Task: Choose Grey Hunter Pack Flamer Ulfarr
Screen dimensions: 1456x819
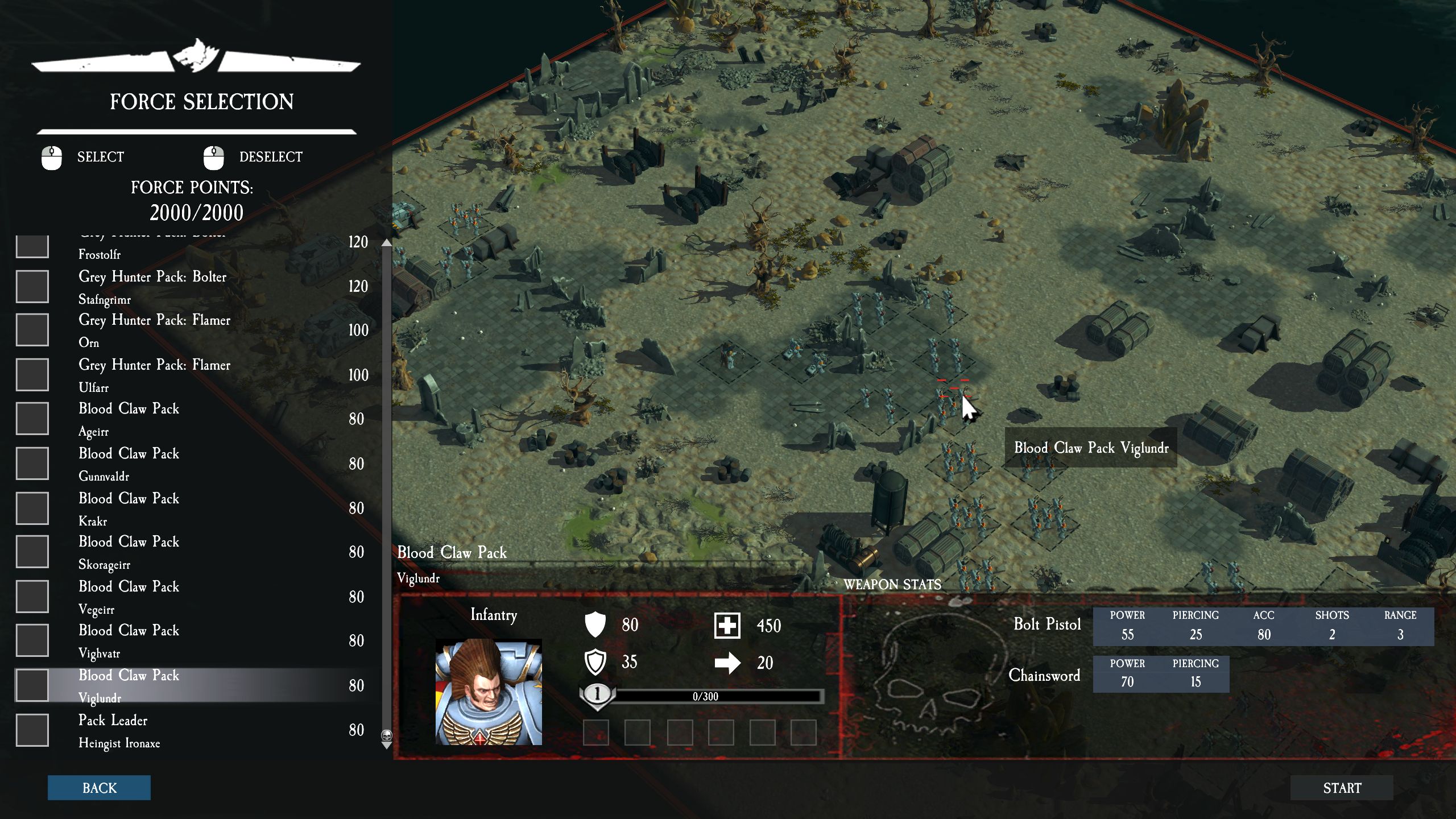Action: coord(32,375)
